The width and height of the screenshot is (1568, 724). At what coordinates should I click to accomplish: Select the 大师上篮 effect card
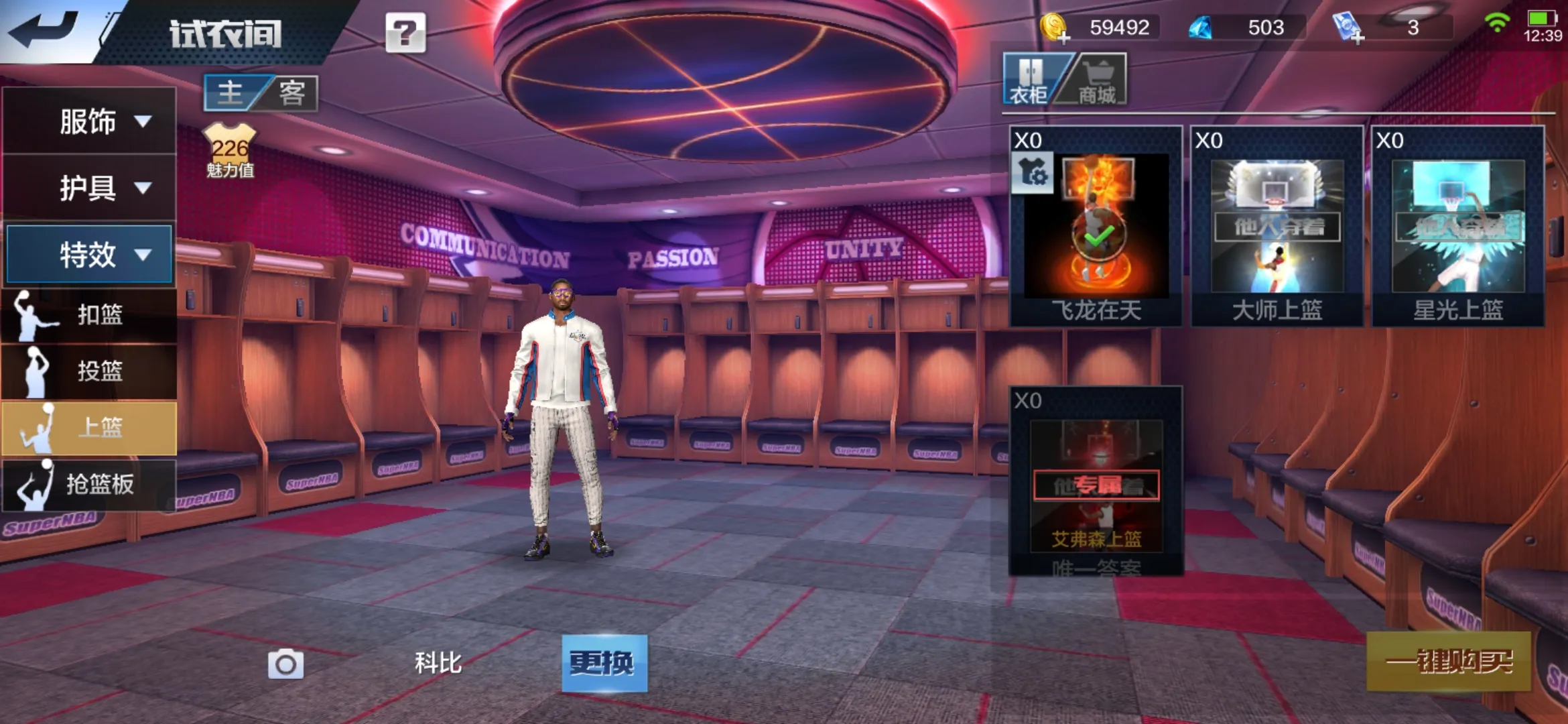point(1277,227)
